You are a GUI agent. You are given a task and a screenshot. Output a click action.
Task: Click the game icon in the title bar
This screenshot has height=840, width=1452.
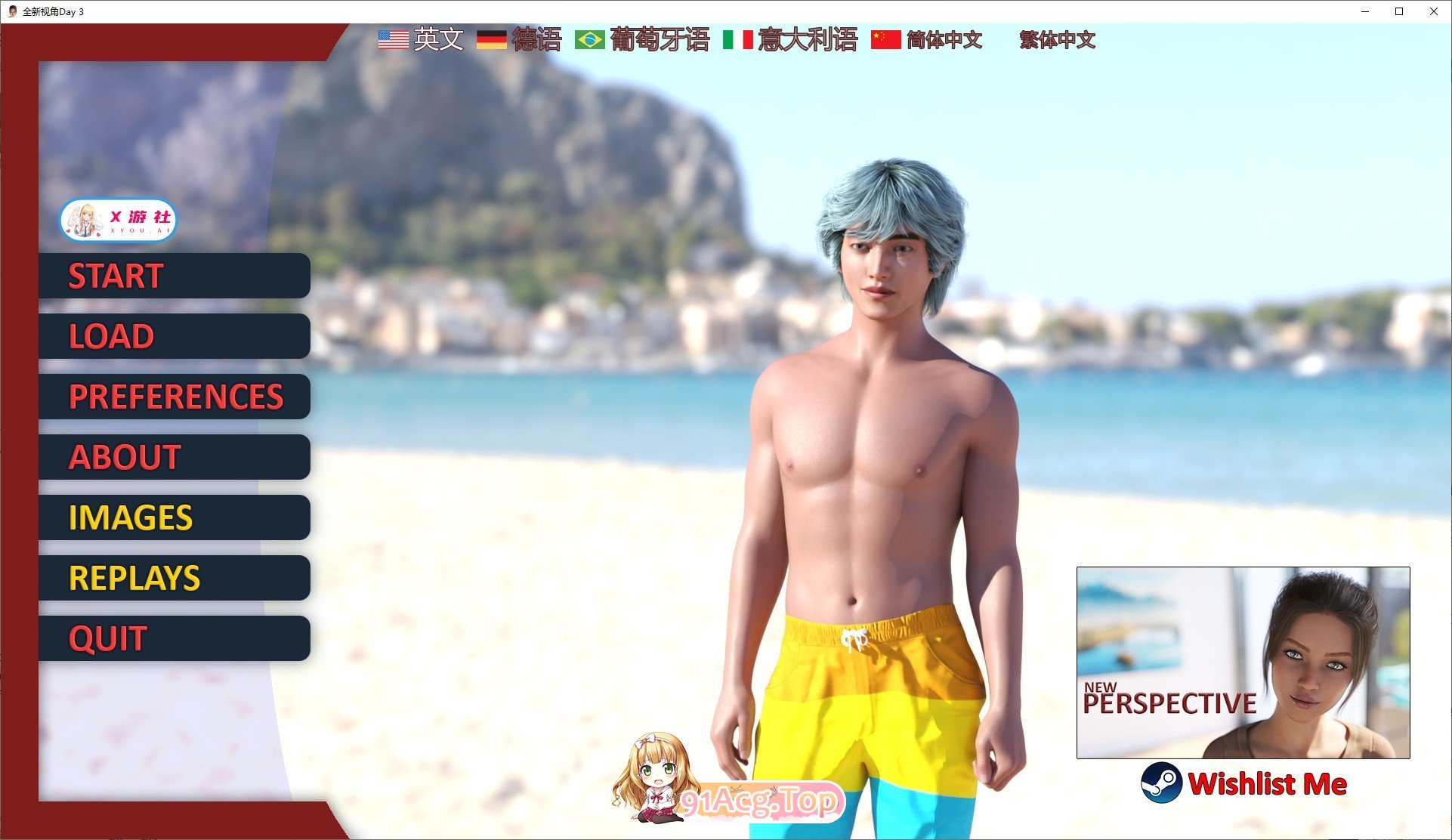click(x=11, y=11)
